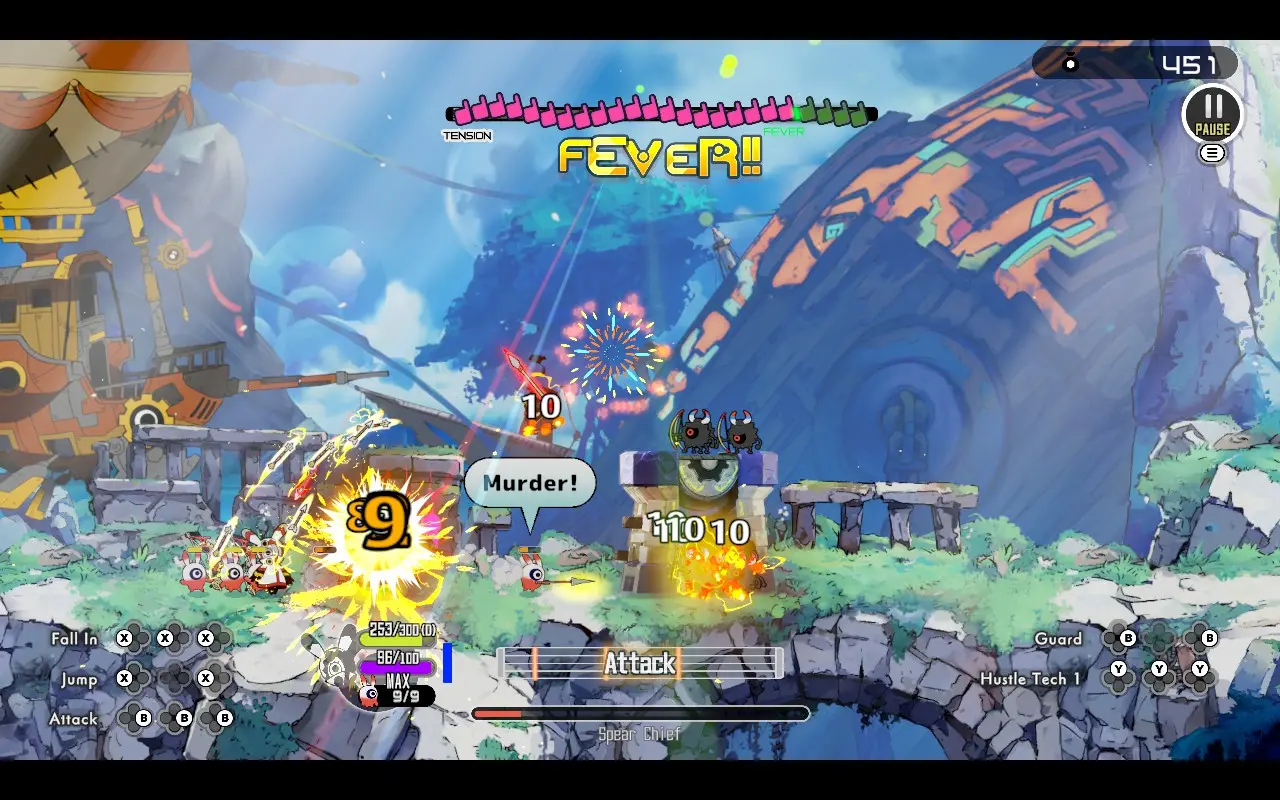Toggle the Pause control in the top right
This screenshot has width=1280, height=800.
coord(1213,113)
